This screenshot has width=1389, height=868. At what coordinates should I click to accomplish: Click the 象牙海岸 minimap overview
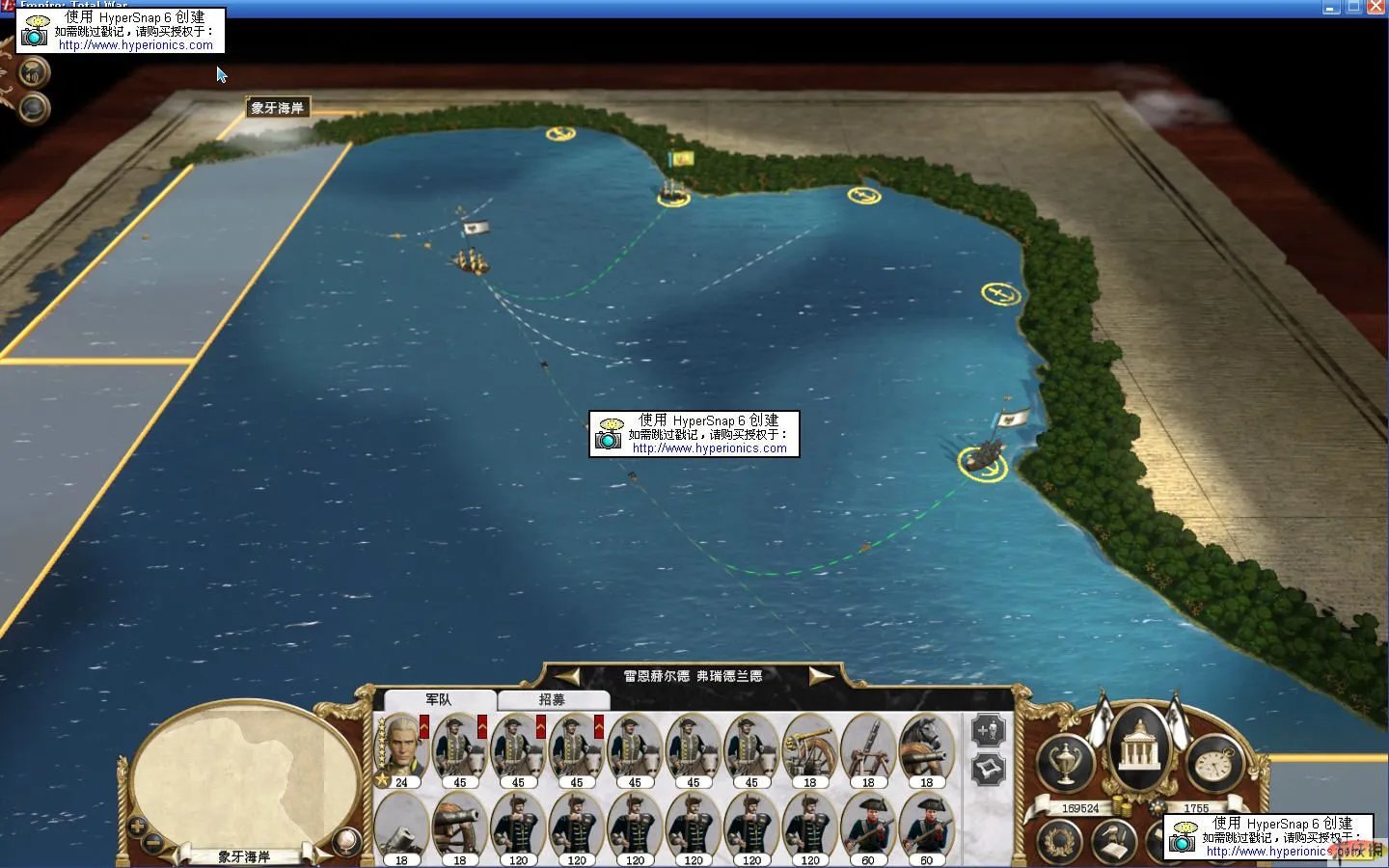click(x=241, y=772)
